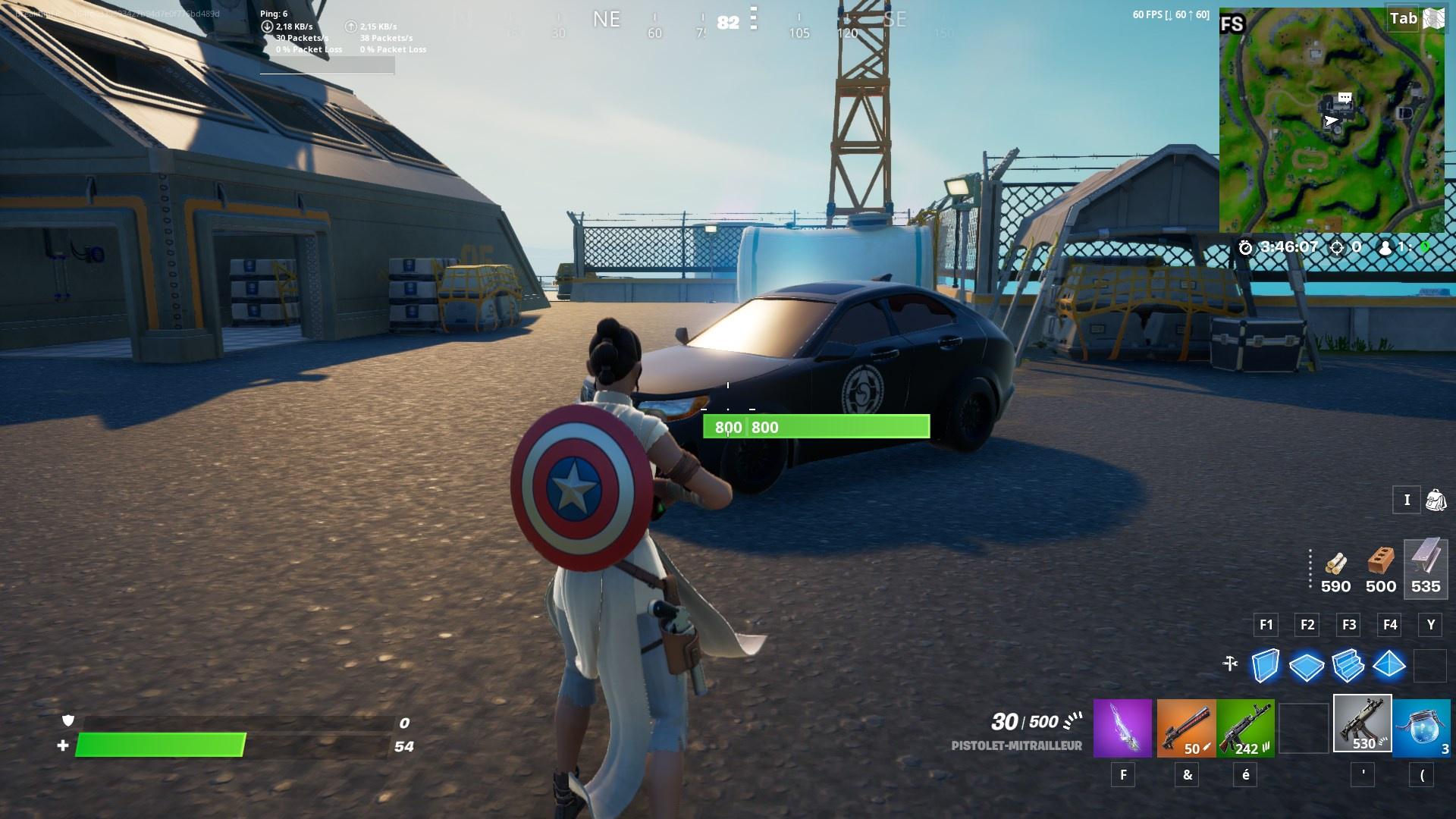The width and height of the screenshot is (1456, 819).
Task: Select the wall build piece icon
Action: pyautogui.click(x=1265, y=666)
